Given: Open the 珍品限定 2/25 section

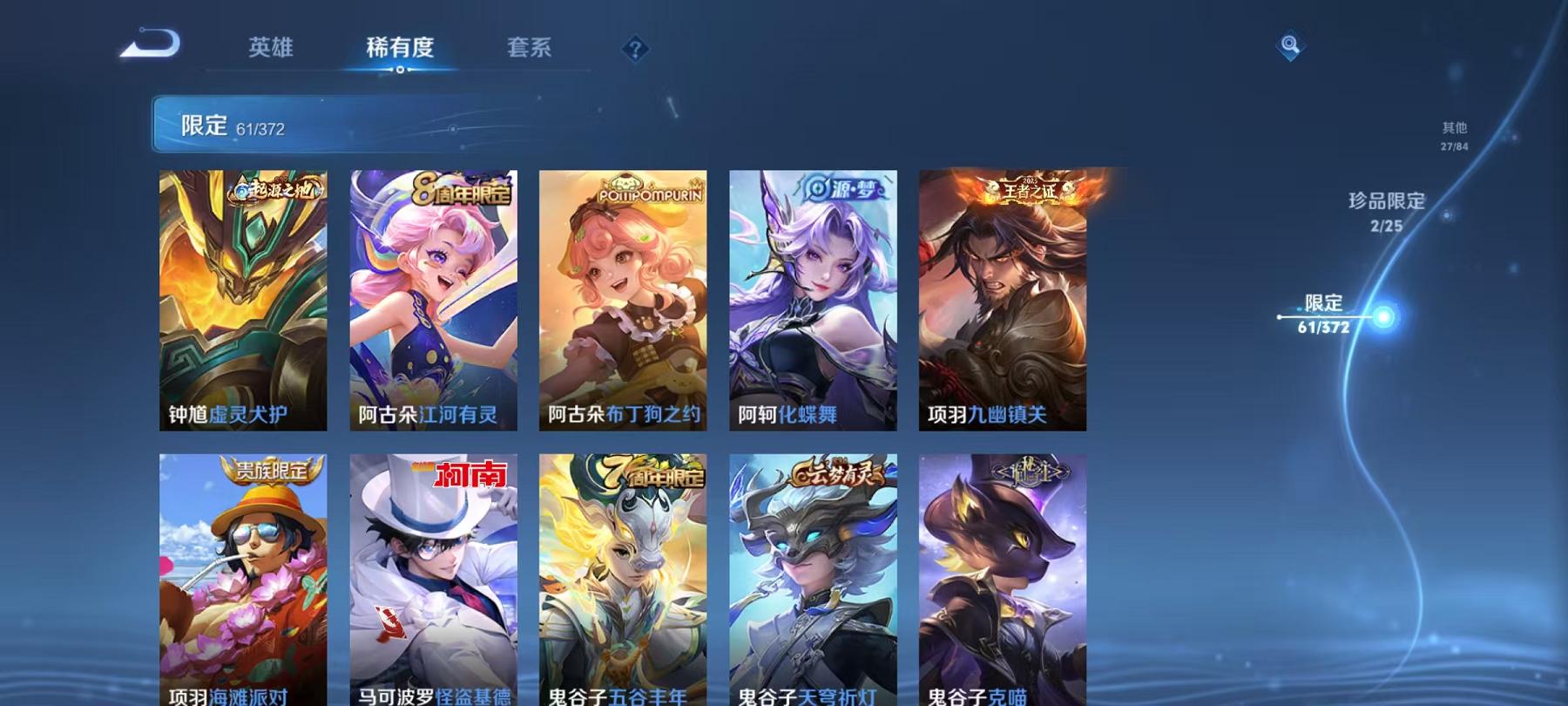Looking at the screenshot, I should 1385,212.
